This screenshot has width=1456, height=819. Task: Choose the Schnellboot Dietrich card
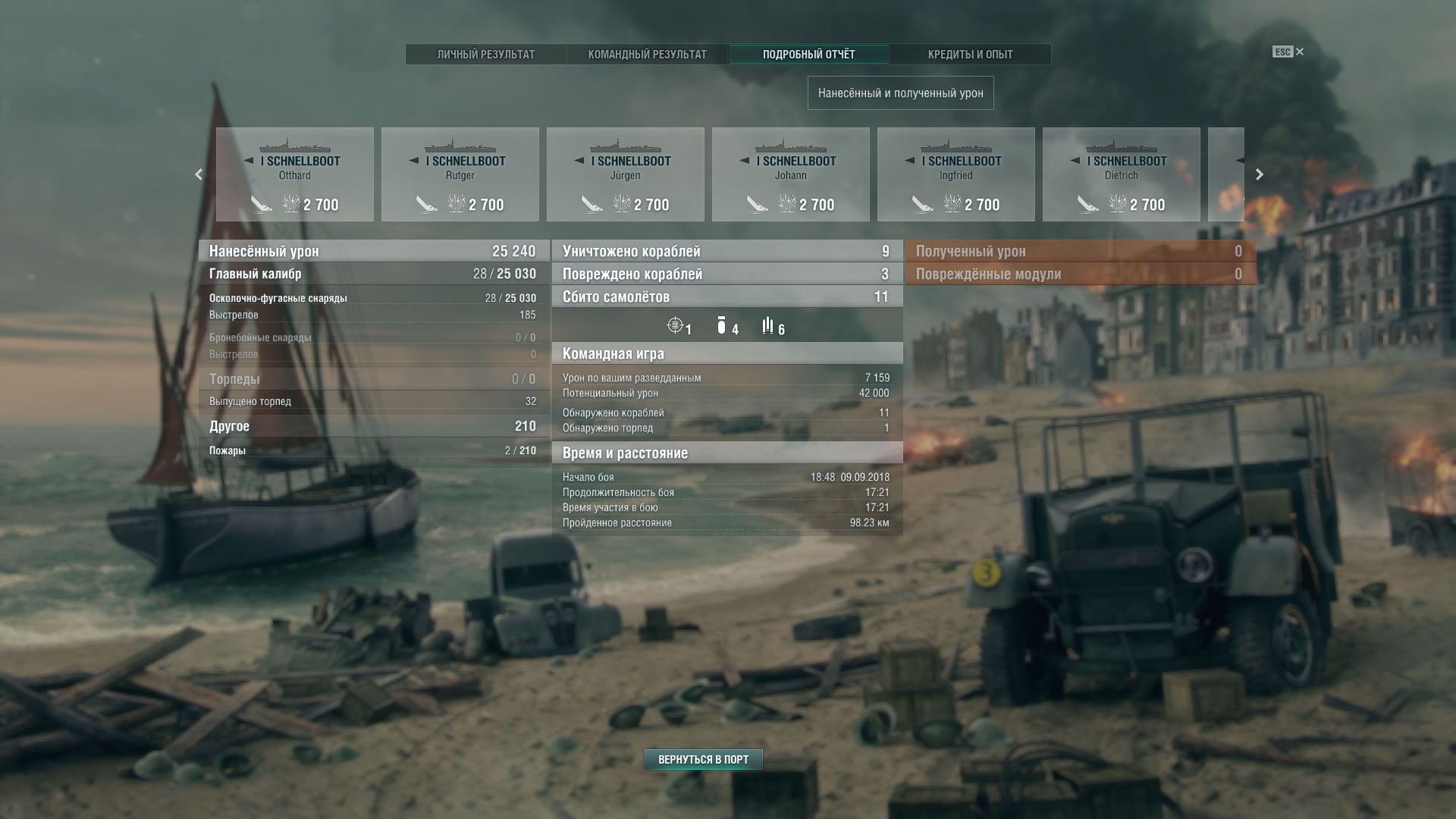[x=1122, y=174]
